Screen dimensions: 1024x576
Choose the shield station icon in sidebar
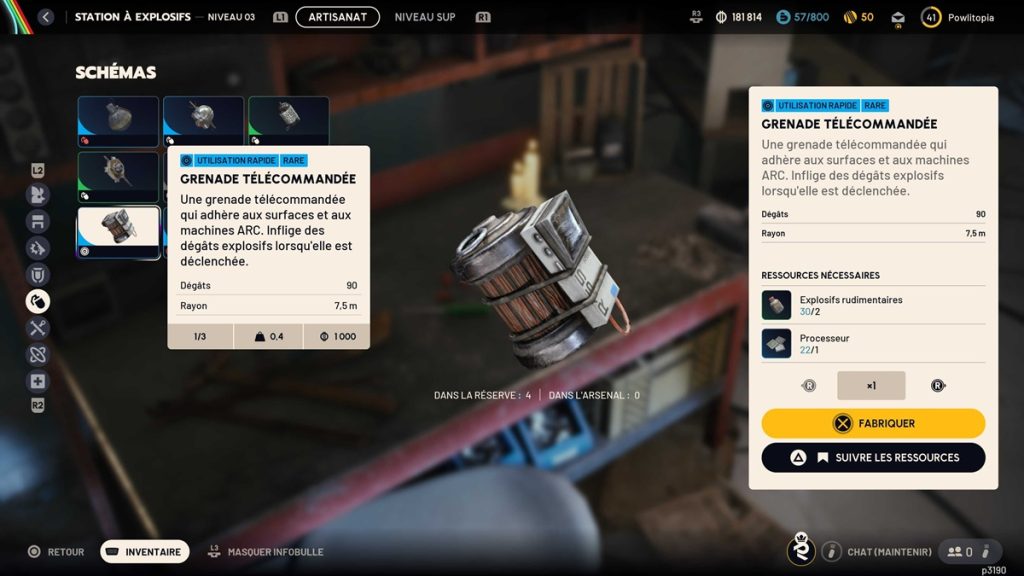point(38,274)
